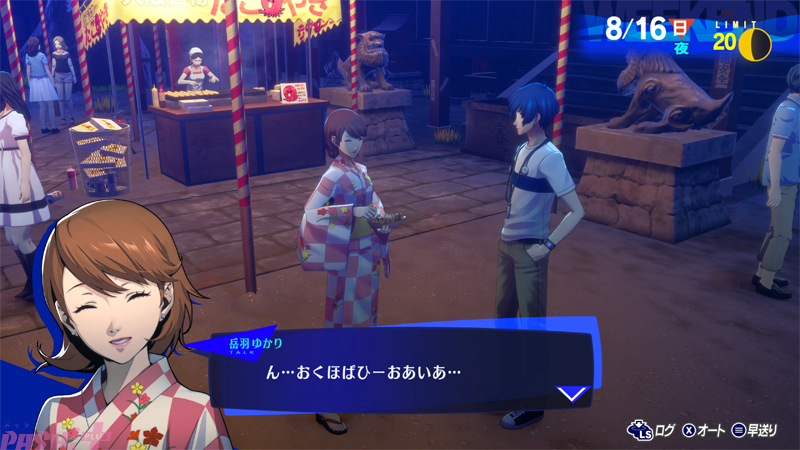Advance dialogue with the blue down arrow
Screen dimensions: 800x450
571,393
